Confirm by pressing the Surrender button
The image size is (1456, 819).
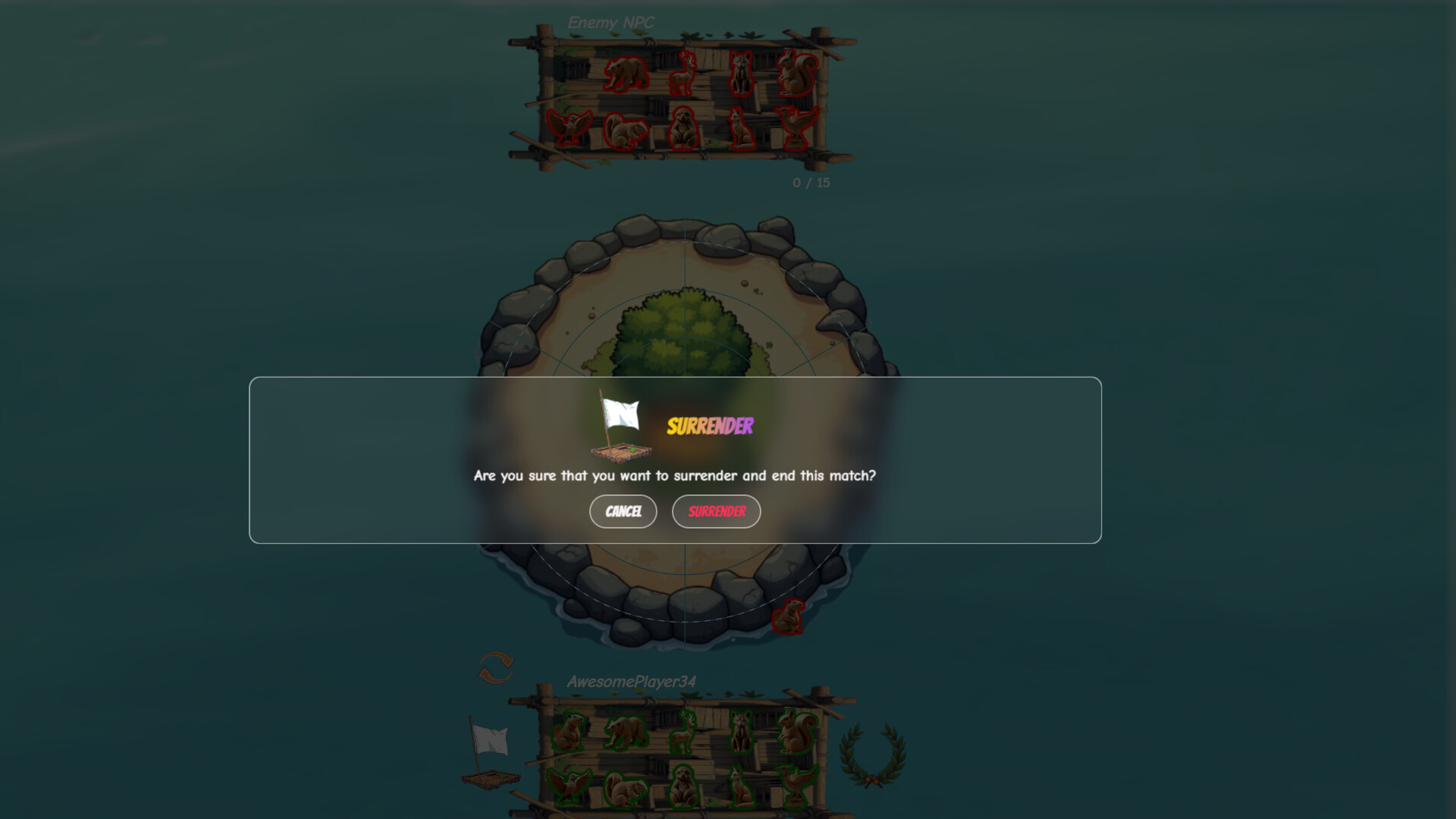pyautogui.click(x=716, y=511)
